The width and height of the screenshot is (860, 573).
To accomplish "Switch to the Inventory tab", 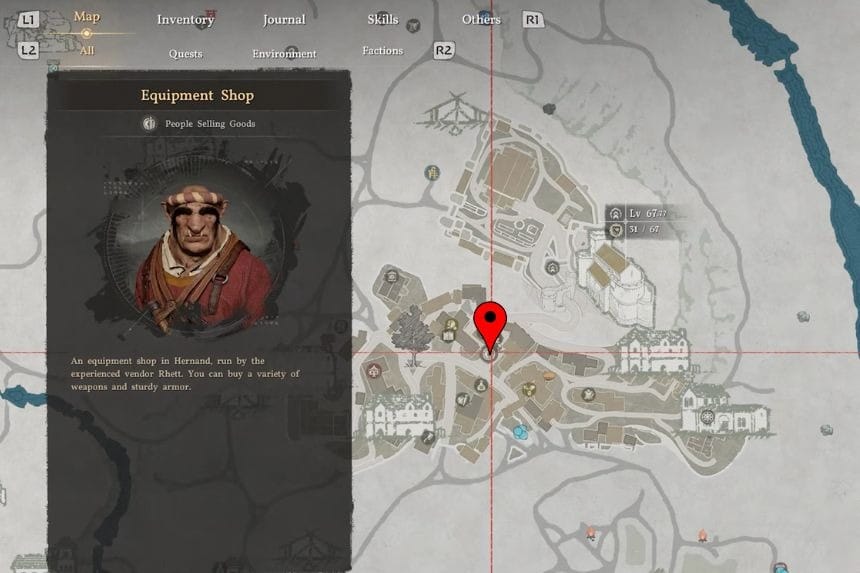I will click(185, 20).
